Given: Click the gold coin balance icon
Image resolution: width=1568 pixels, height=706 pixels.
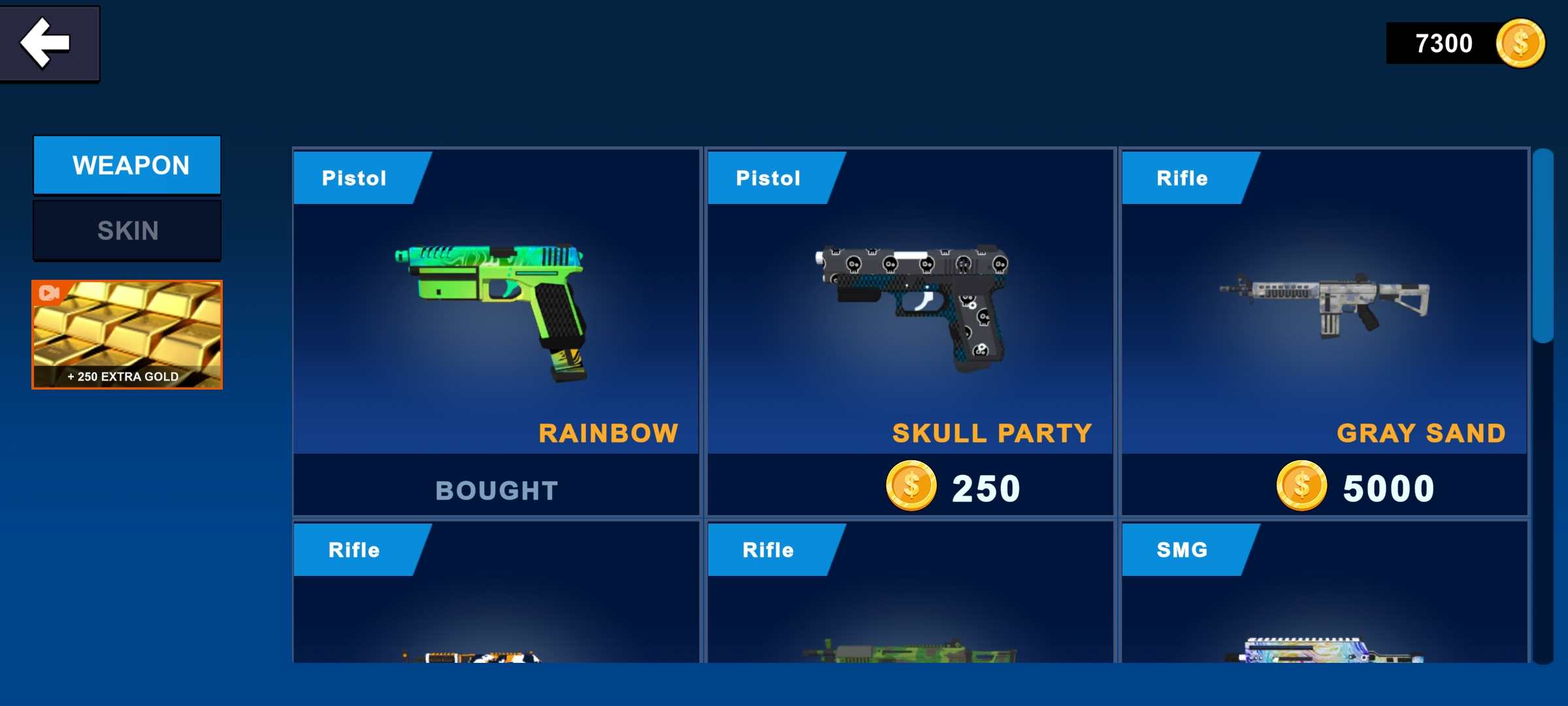Looking at the screenshot, I should point(1520,44).
